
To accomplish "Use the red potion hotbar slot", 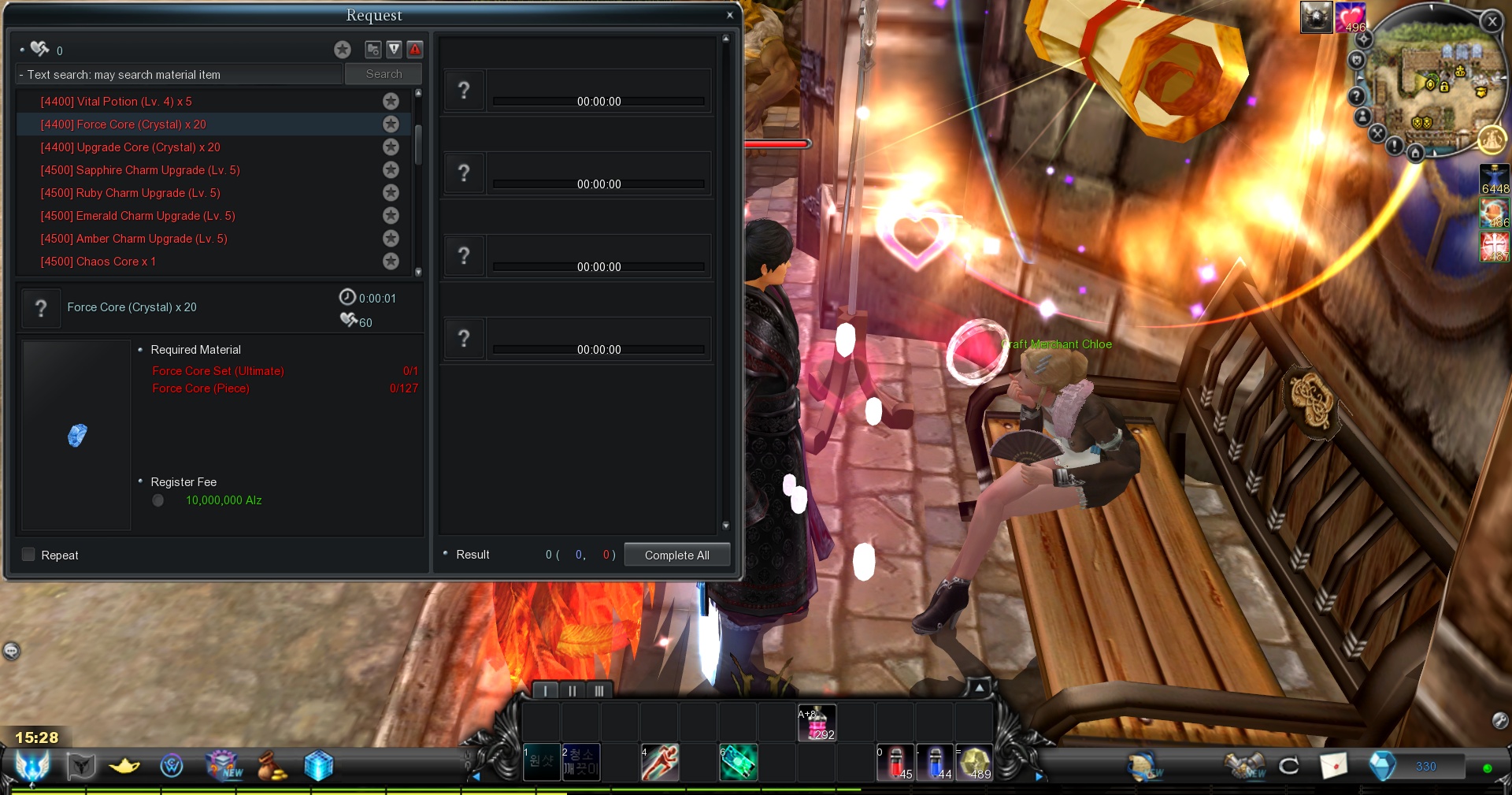I will [x=895, y=762].
